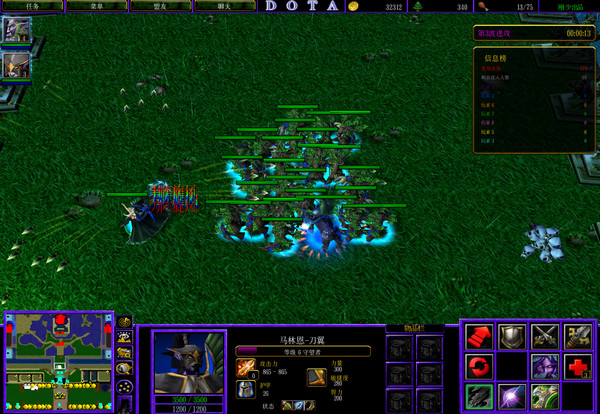The height and width of the screenshot is (414, 600).
Task: Activate the purple star burst ability
Action: click(x=512, y=397)
